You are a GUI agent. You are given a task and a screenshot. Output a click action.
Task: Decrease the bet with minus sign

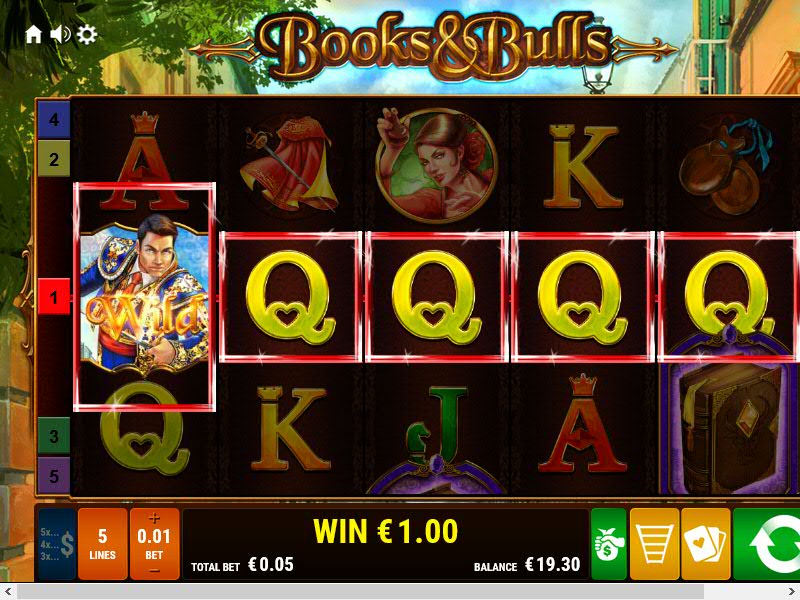(x=154, y=570)
